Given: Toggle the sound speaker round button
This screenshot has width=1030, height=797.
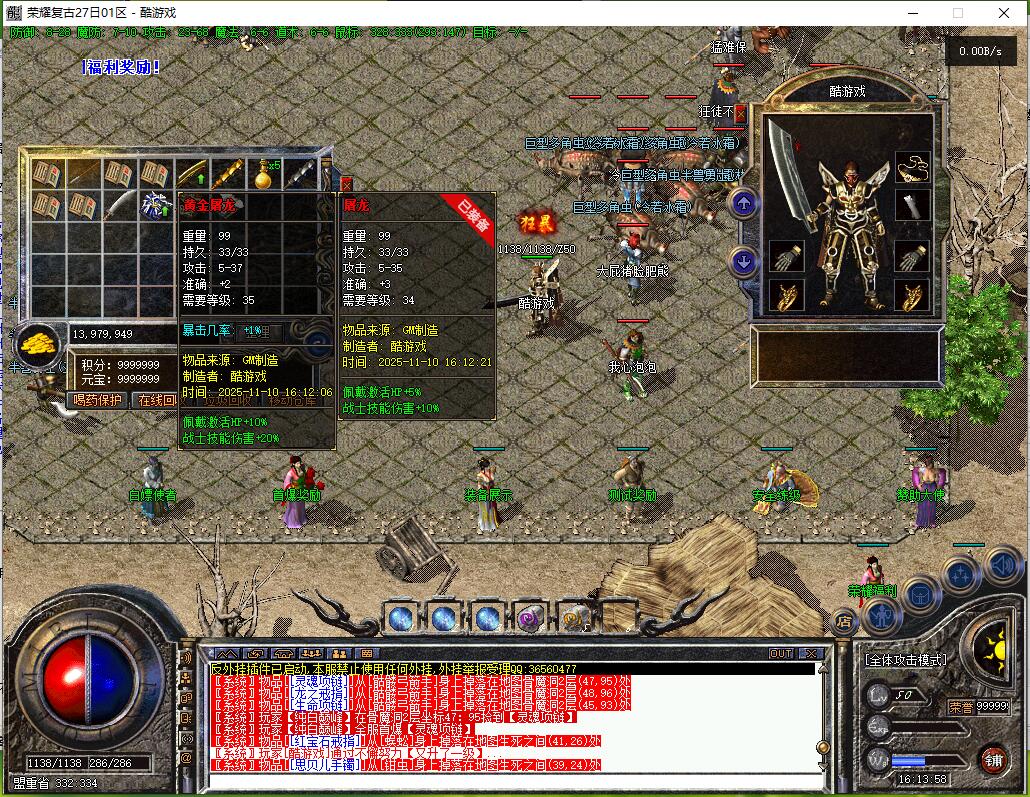Looking at the screenshot, I should (1002, 566).
